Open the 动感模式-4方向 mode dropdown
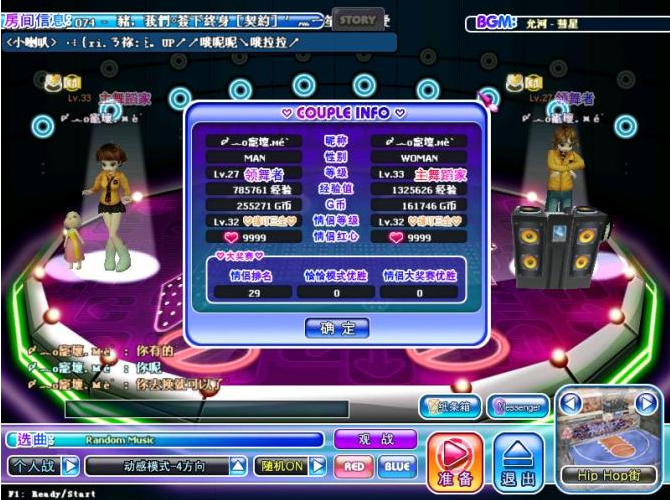 point(238,466)
